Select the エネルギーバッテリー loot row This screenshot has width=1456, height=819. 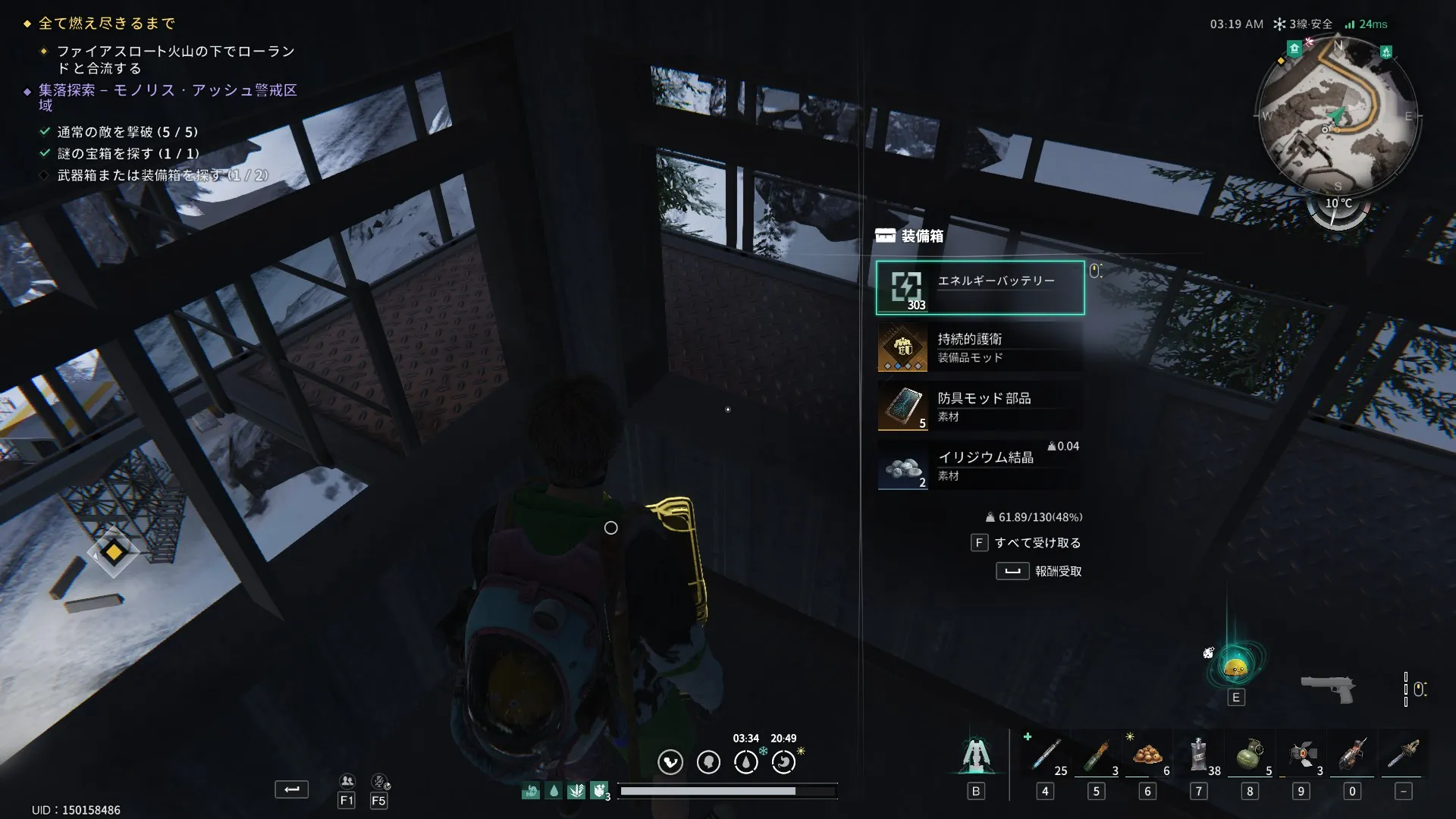[980, 287]
